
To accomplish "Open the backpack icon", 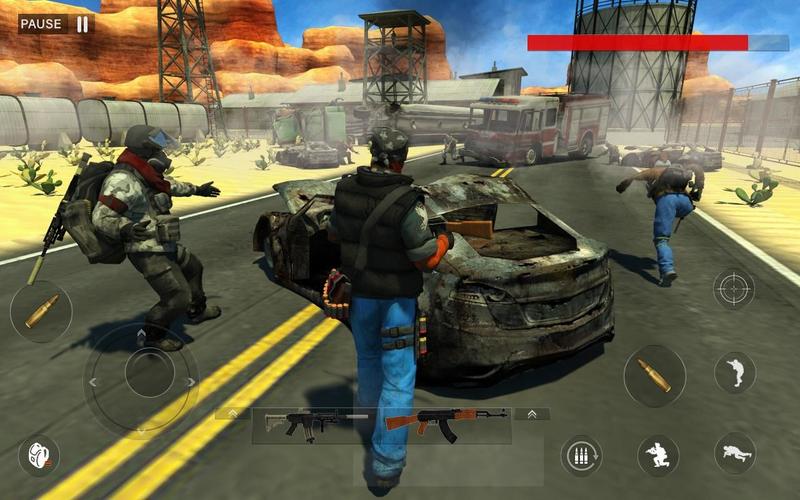I will 39,456.
